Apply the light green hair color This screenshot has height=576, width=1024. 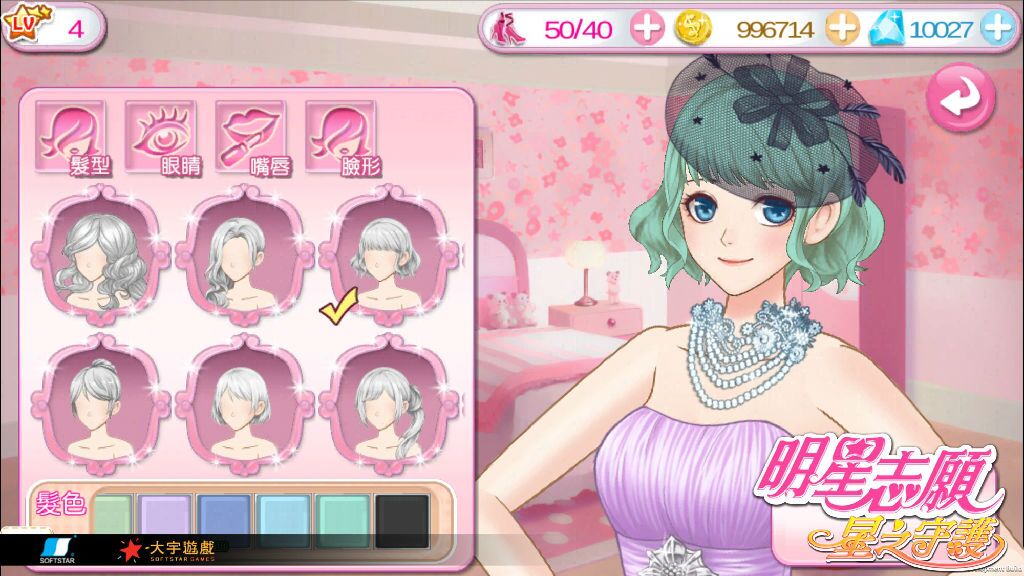(111, 518)
